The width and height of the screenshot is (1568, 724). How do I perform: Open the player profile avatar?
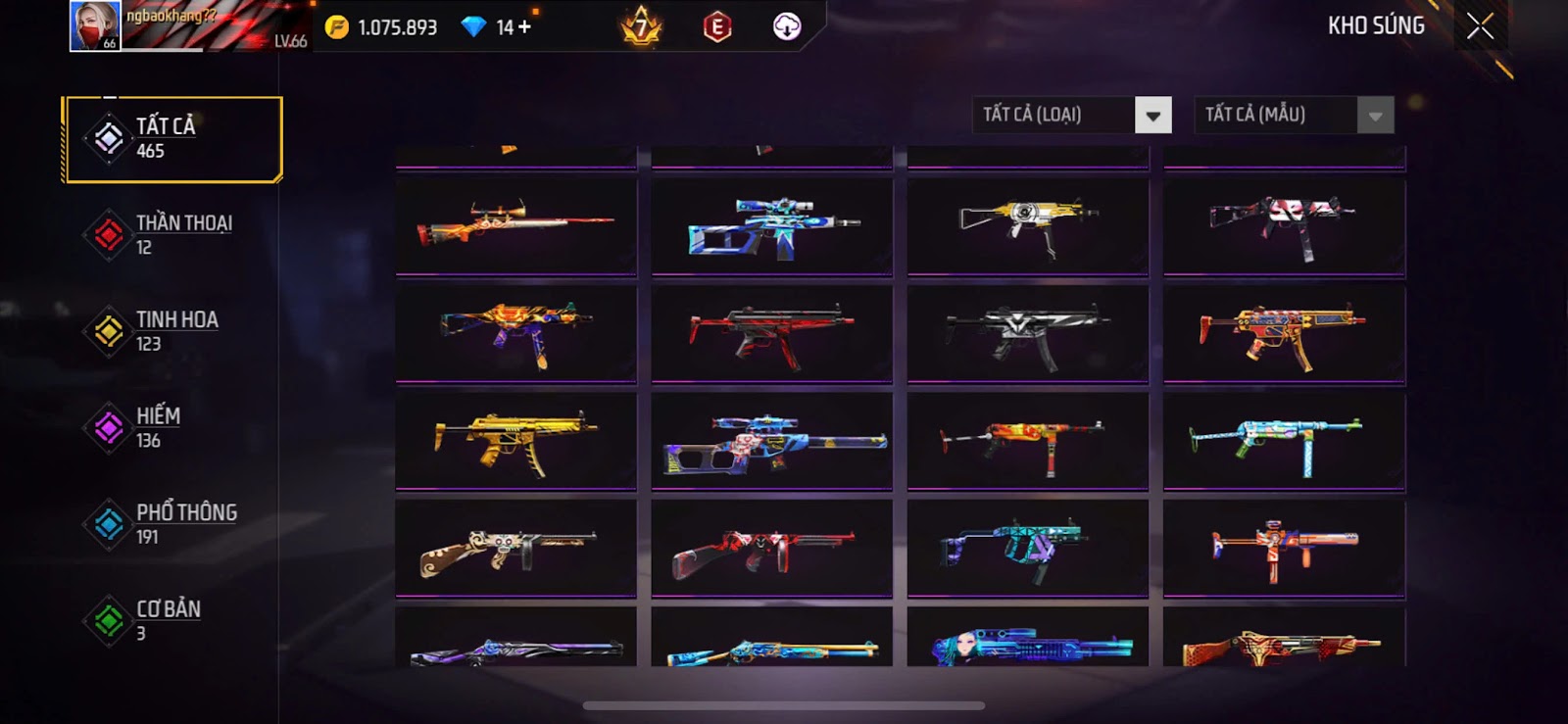pyautogui.click(x=95, y=26)
